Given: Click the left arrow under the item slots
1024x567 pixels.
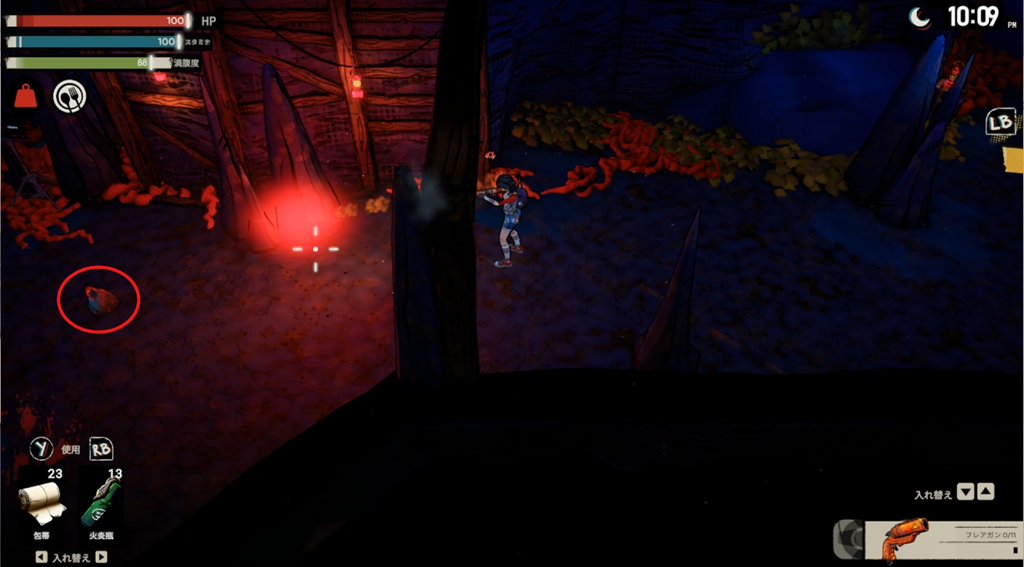Looking at the screenshot, I should (40, 557).
